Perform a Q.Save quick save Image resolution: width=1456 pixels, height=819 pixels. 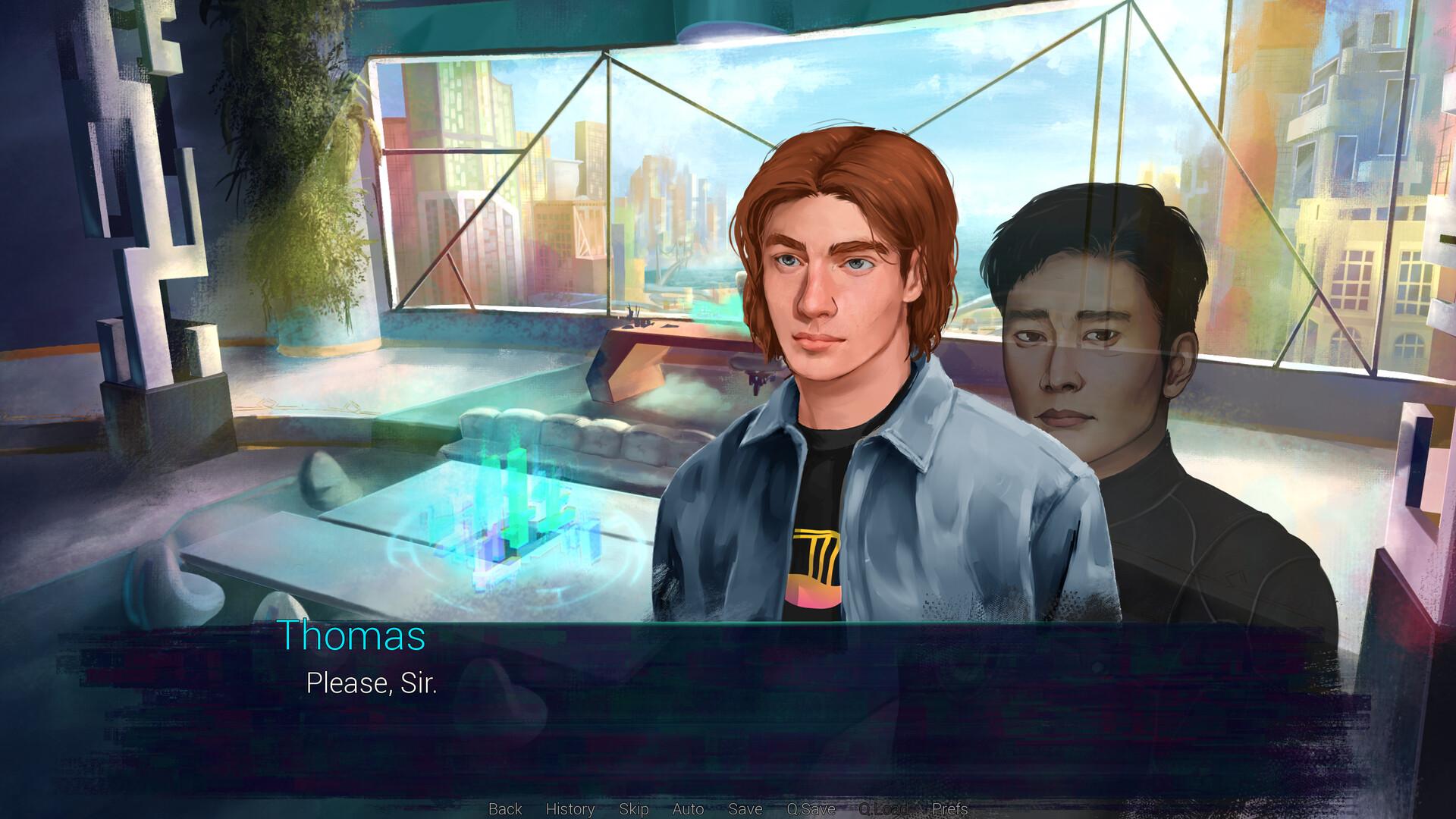tap(808, 809)
